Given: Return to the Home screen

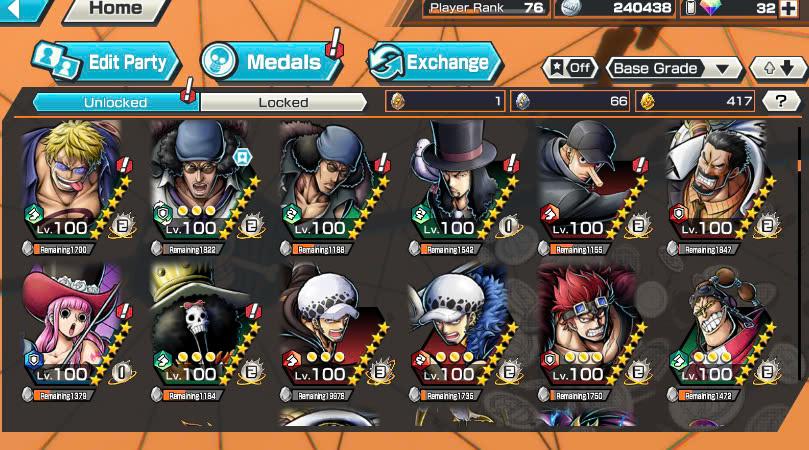Looking at the screenshot, I should (x=115, y=9).
